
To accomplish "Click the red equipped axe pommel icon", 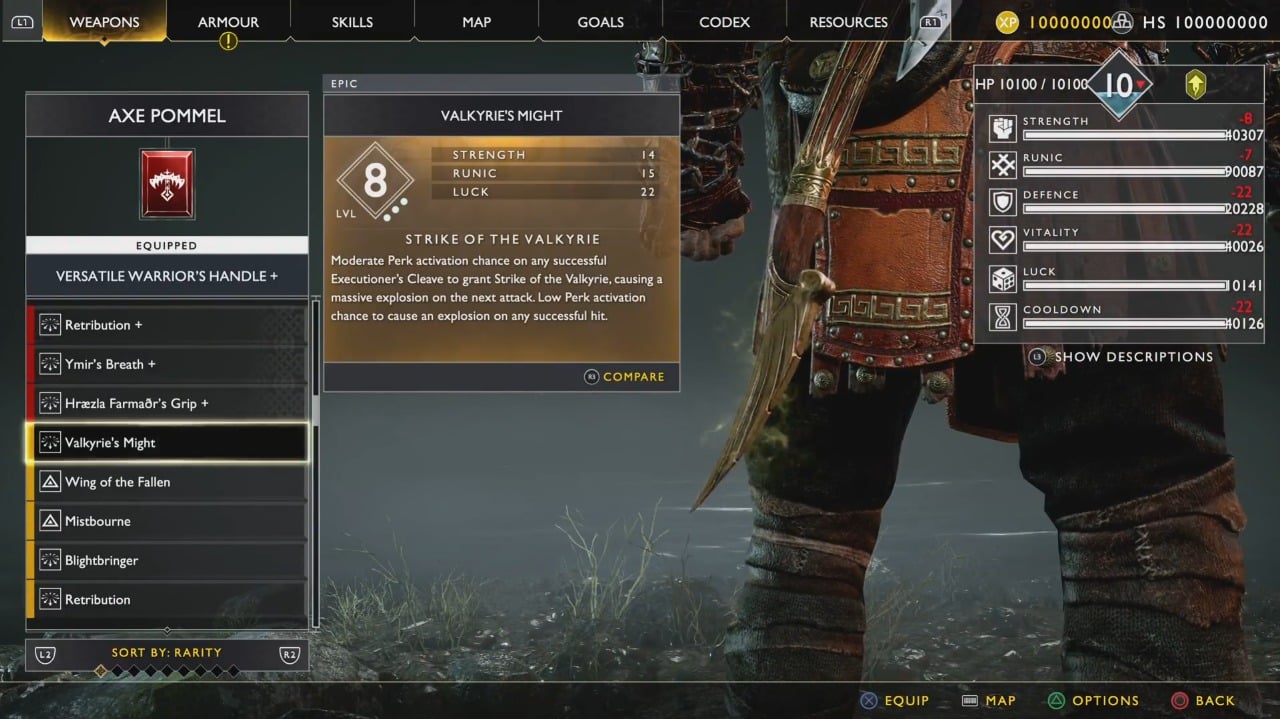I will tap(167, 184).
